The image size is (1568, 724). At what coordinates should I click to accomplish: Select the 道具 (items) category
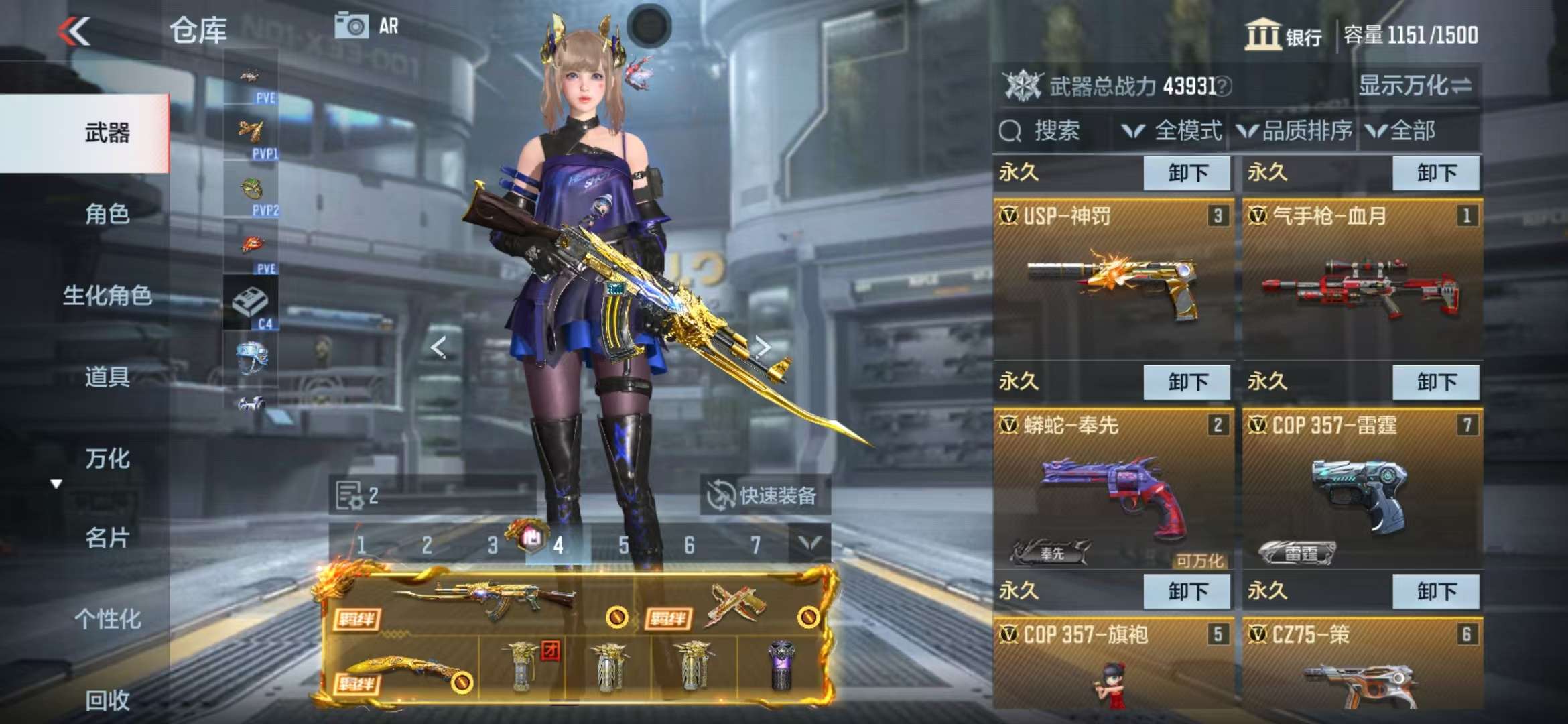click(107, 377)
